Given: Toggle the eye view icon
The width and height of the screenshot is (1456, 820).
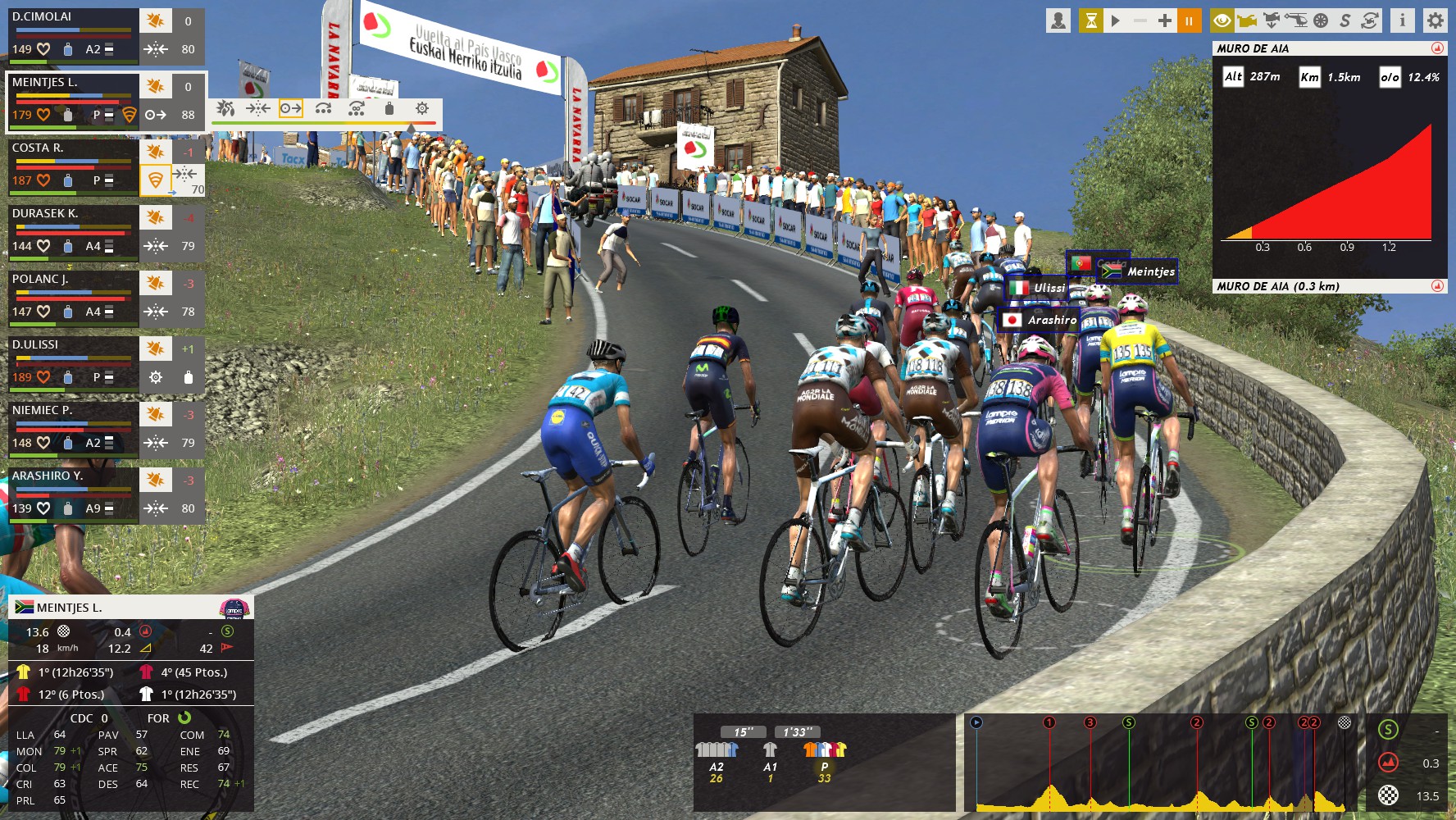Looking at the screenshot, I should 1222,20.
